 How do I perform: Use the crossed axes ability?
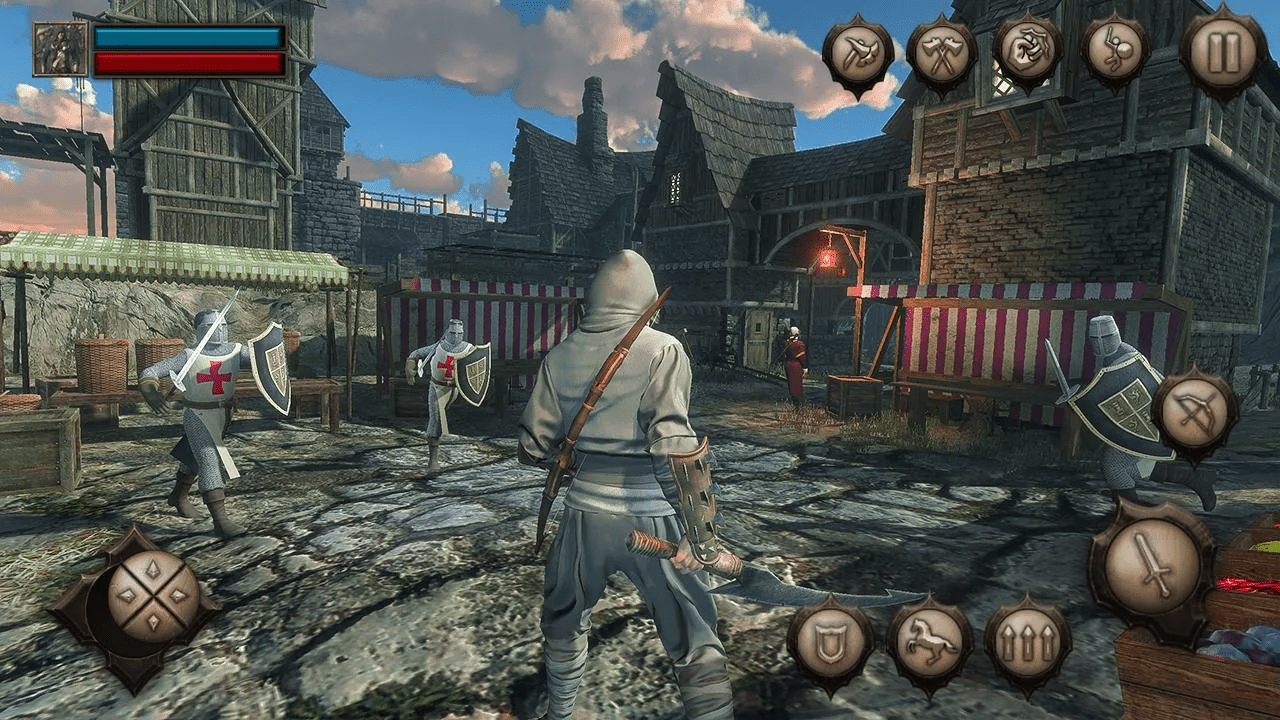941,52
